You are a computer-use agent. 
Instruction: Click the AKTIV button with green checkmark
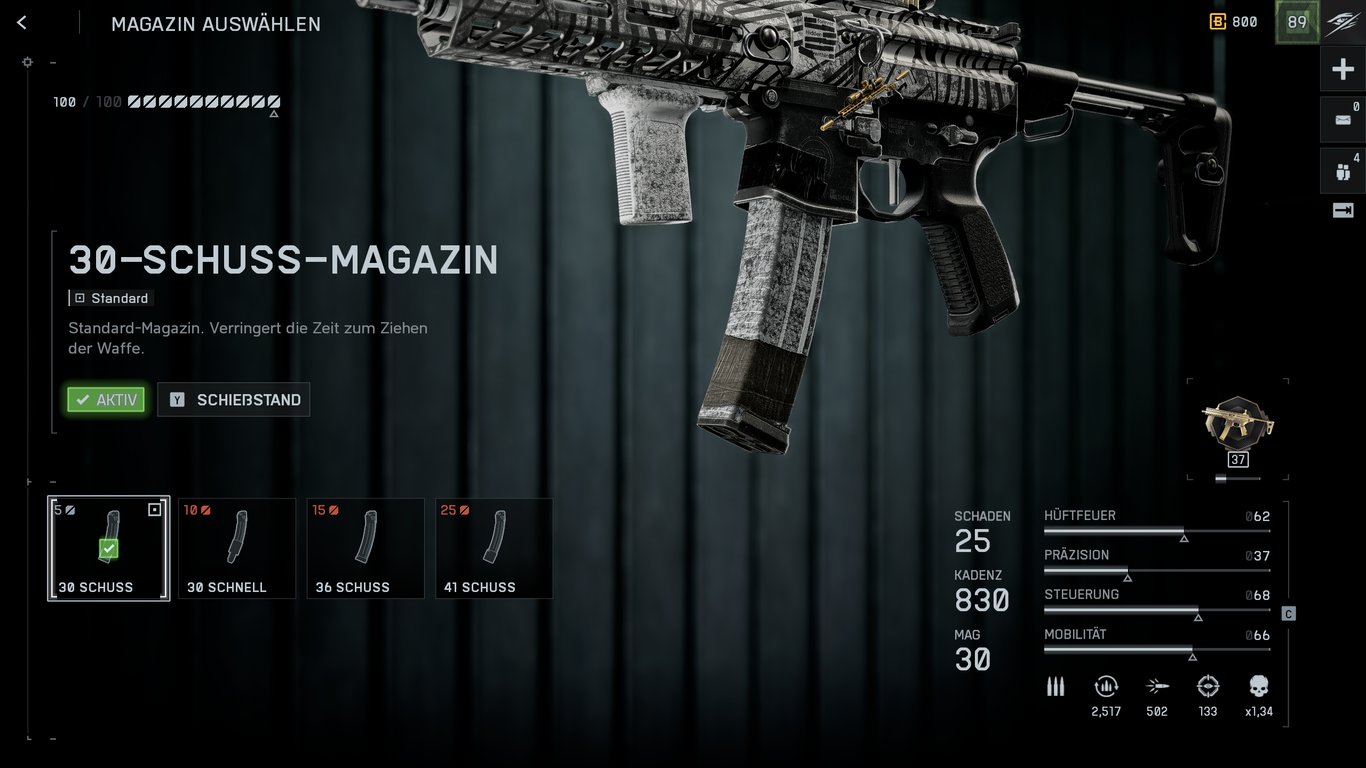pos(106,399)
